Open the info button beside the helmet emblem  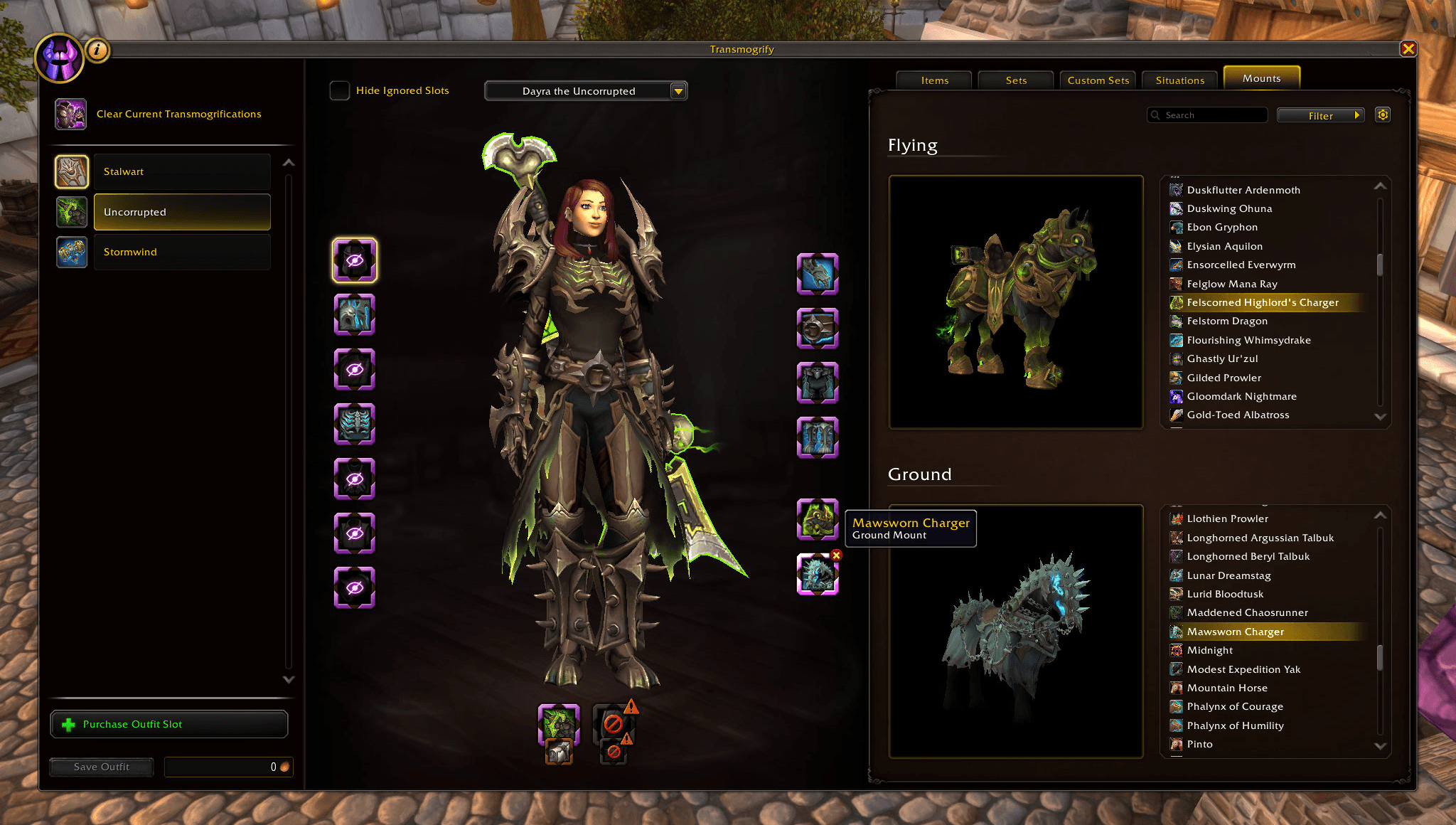tap(97, 50)
